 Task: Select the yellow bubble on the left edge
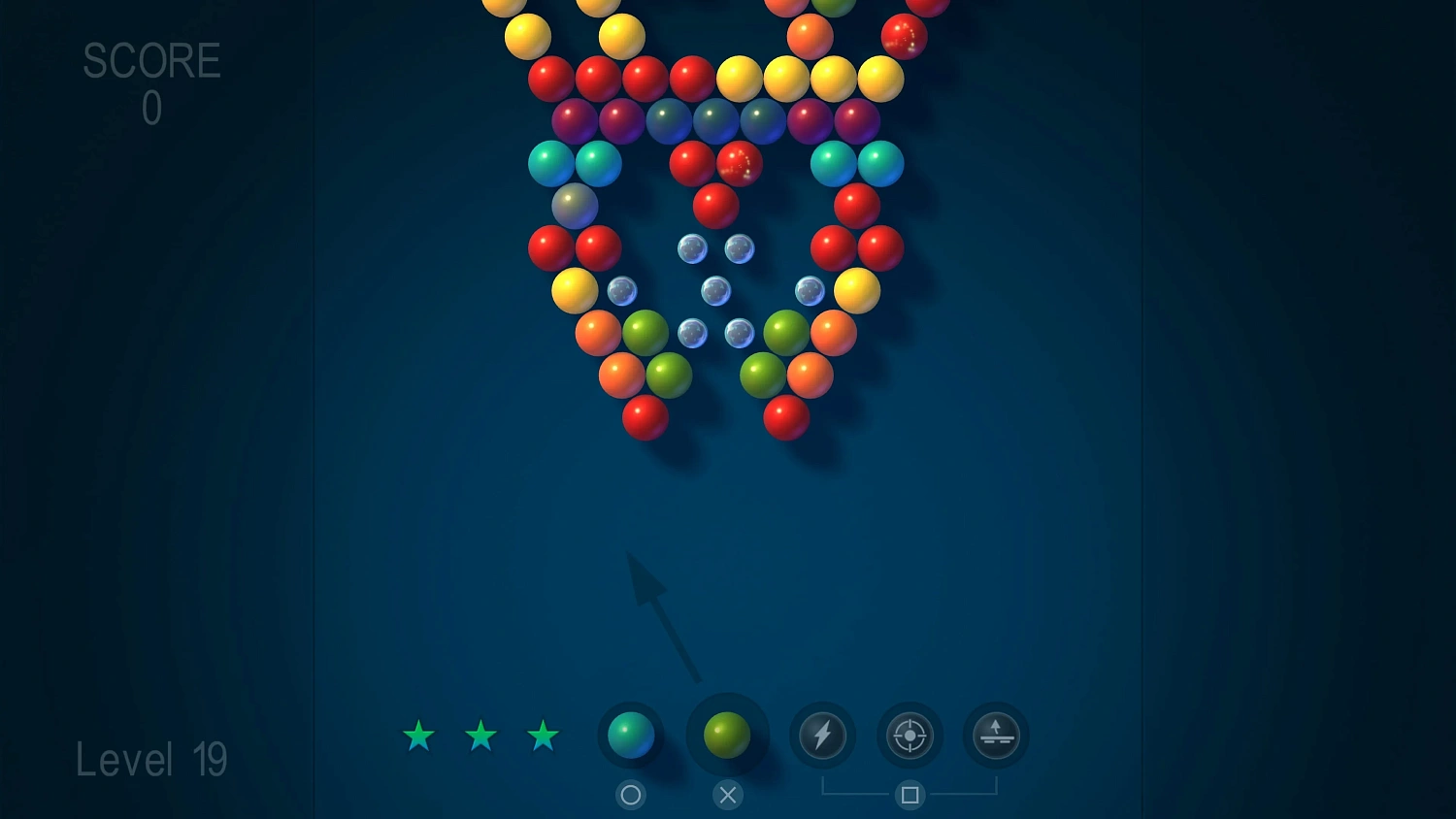(574, 291)
